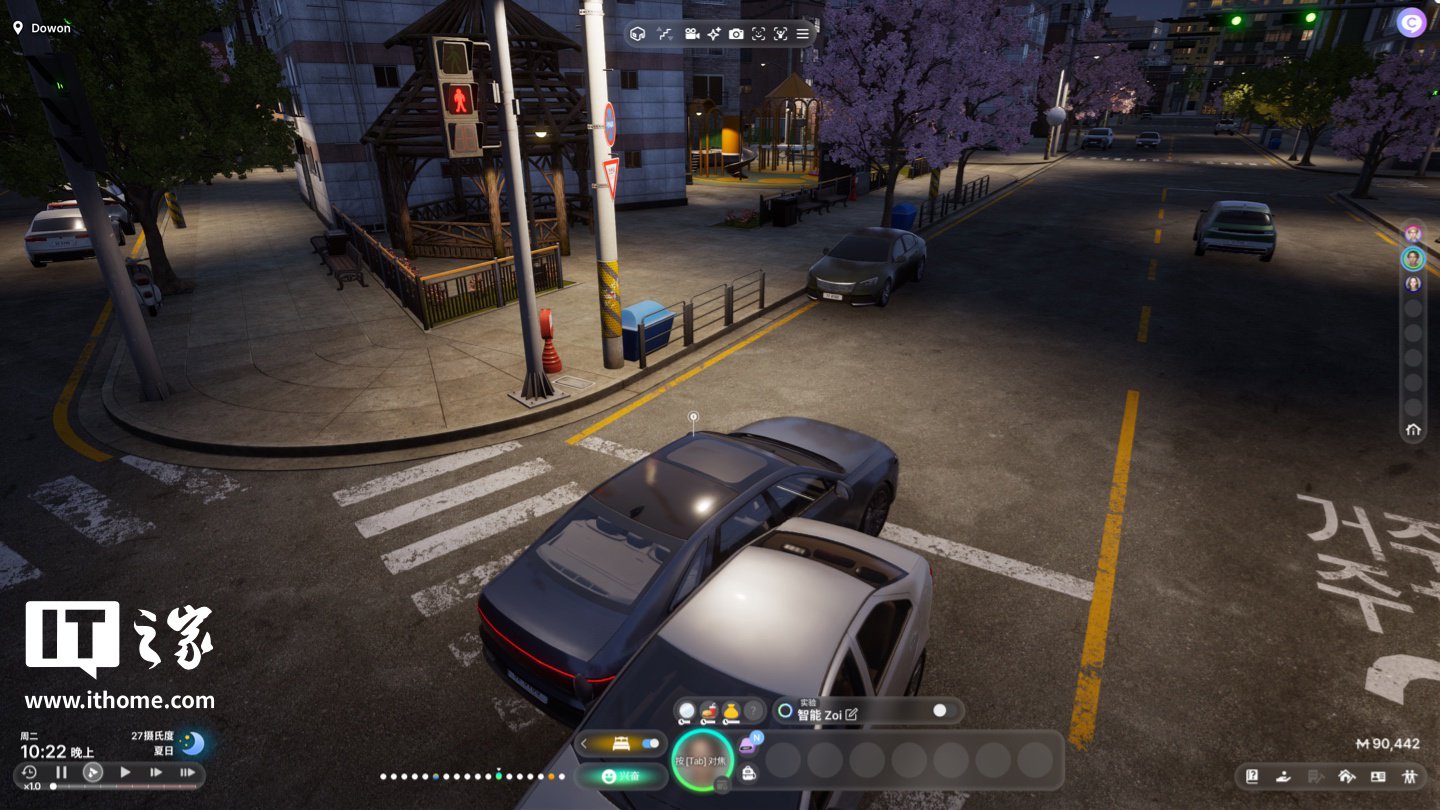Select the active Zoi portrait
This screenshot has height=810, width=1440.
click(702, 759)
